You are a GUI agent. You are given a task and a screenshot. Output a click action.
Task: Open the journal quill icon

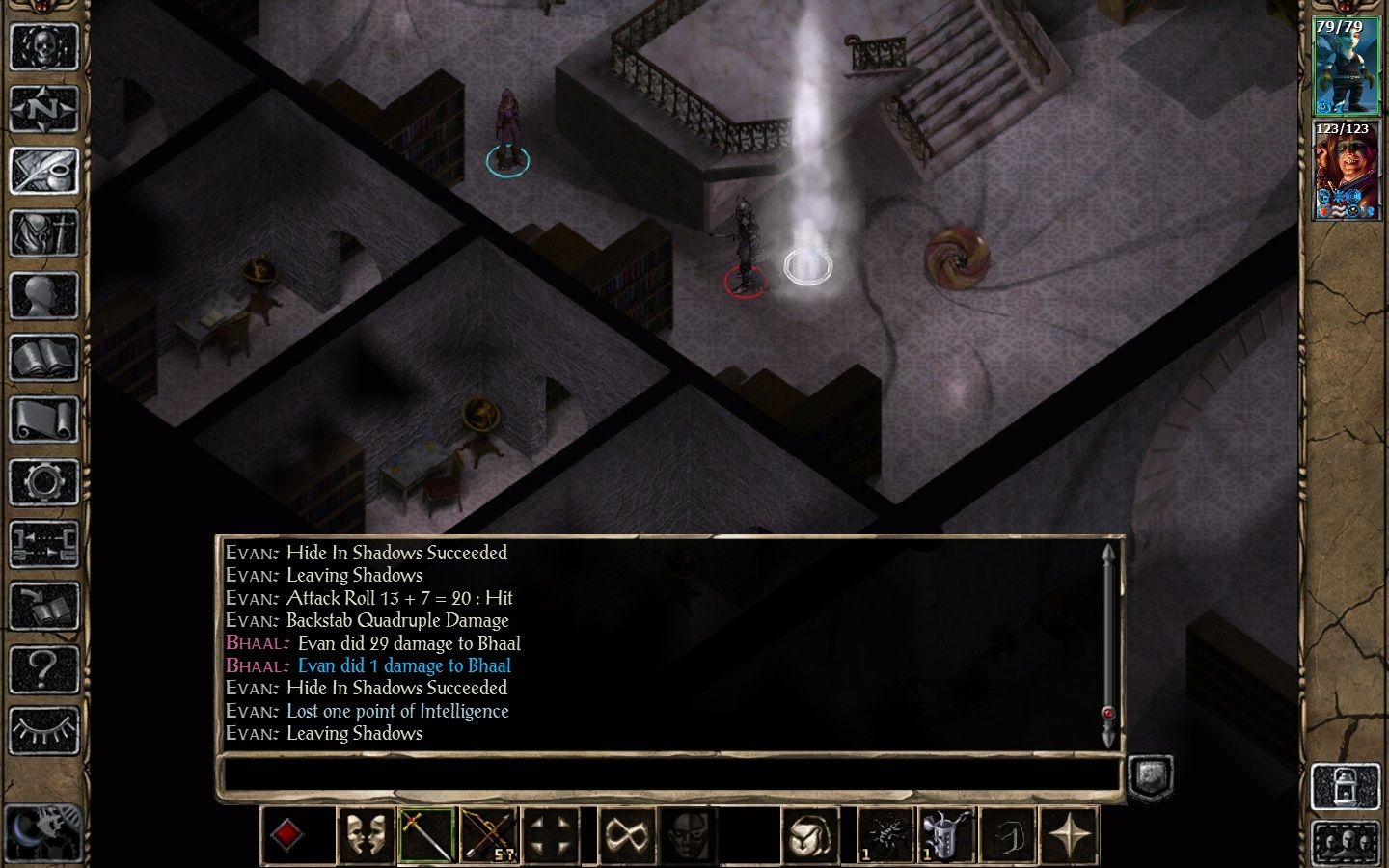tap(43, 171)
